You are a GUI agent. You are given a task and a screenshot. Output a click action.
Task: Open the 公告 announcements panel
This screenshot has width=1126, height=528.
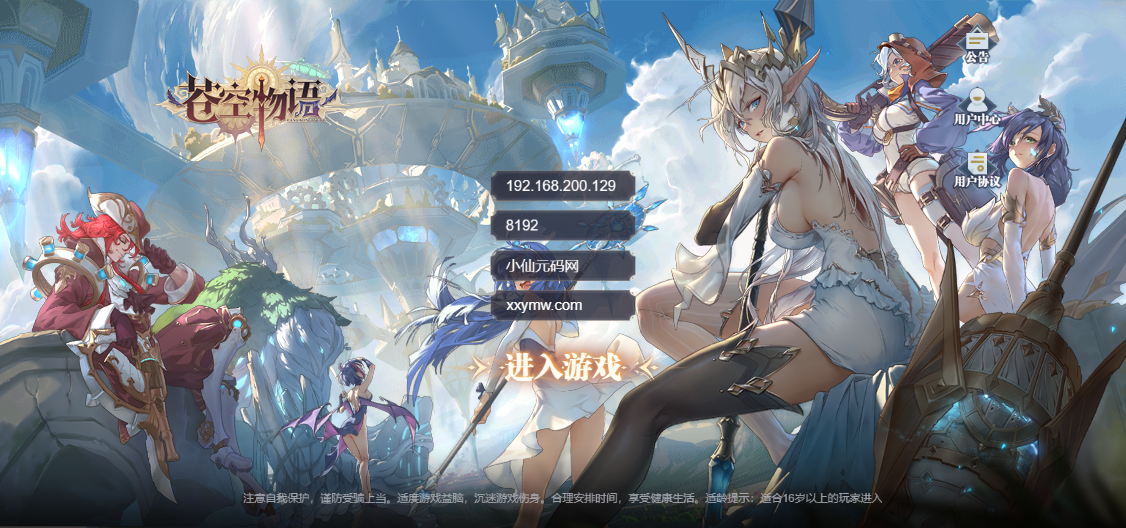(x=977, y=43)
